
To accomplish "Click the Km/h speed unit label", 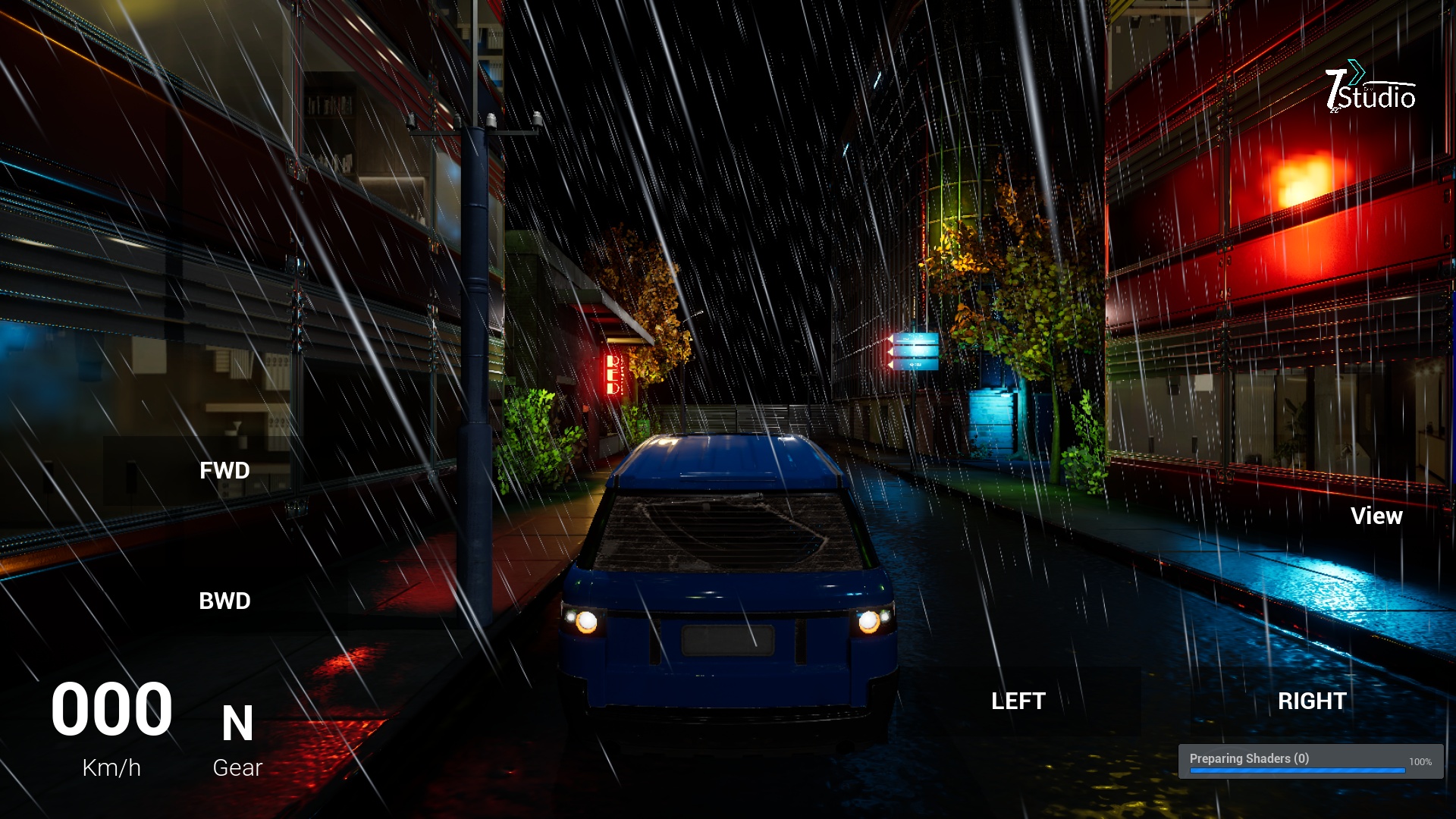I will [111, 767].
